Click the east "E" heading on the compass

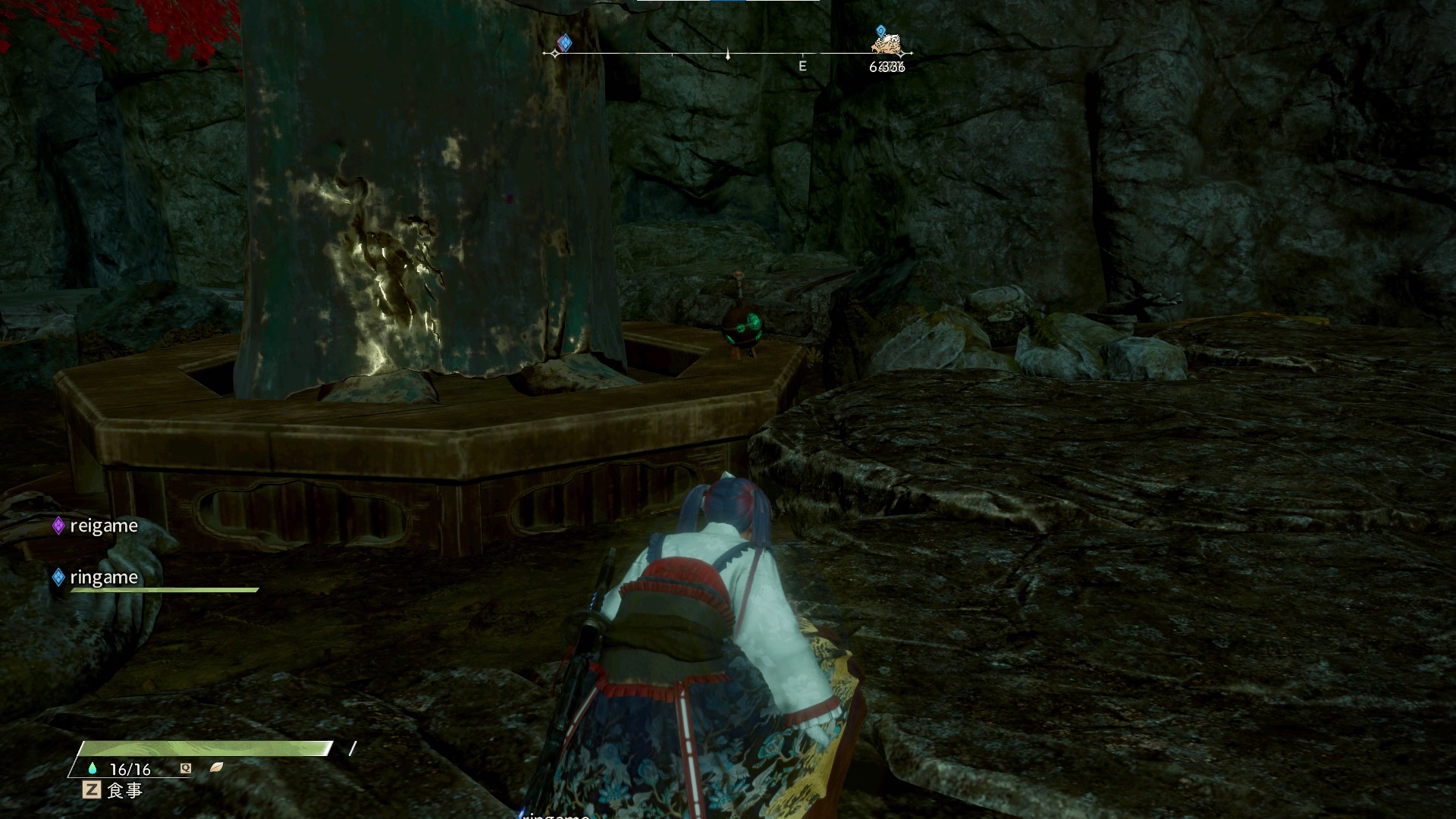(802, 66)
